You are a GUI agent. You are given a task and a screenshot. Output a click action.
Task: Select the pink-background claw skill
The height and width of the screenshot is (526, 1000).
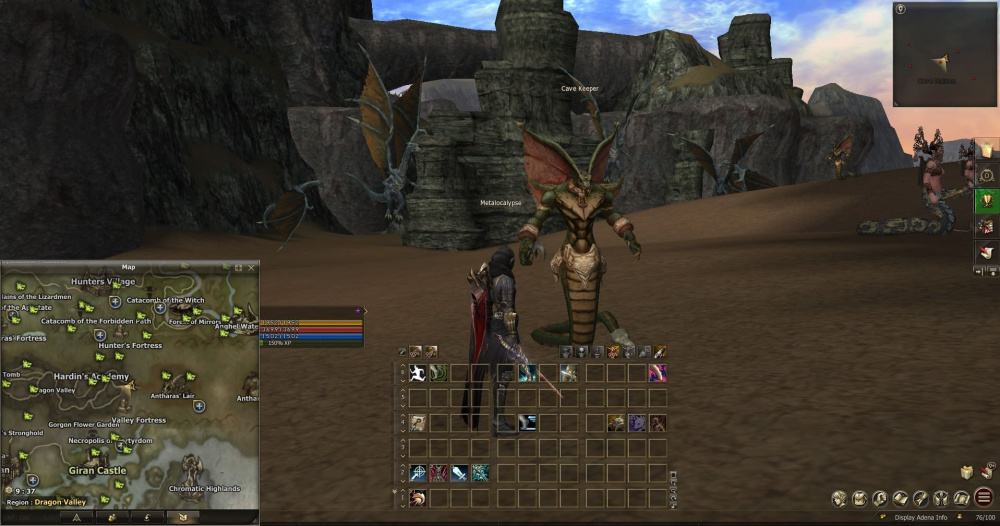(x=657, y=373)
